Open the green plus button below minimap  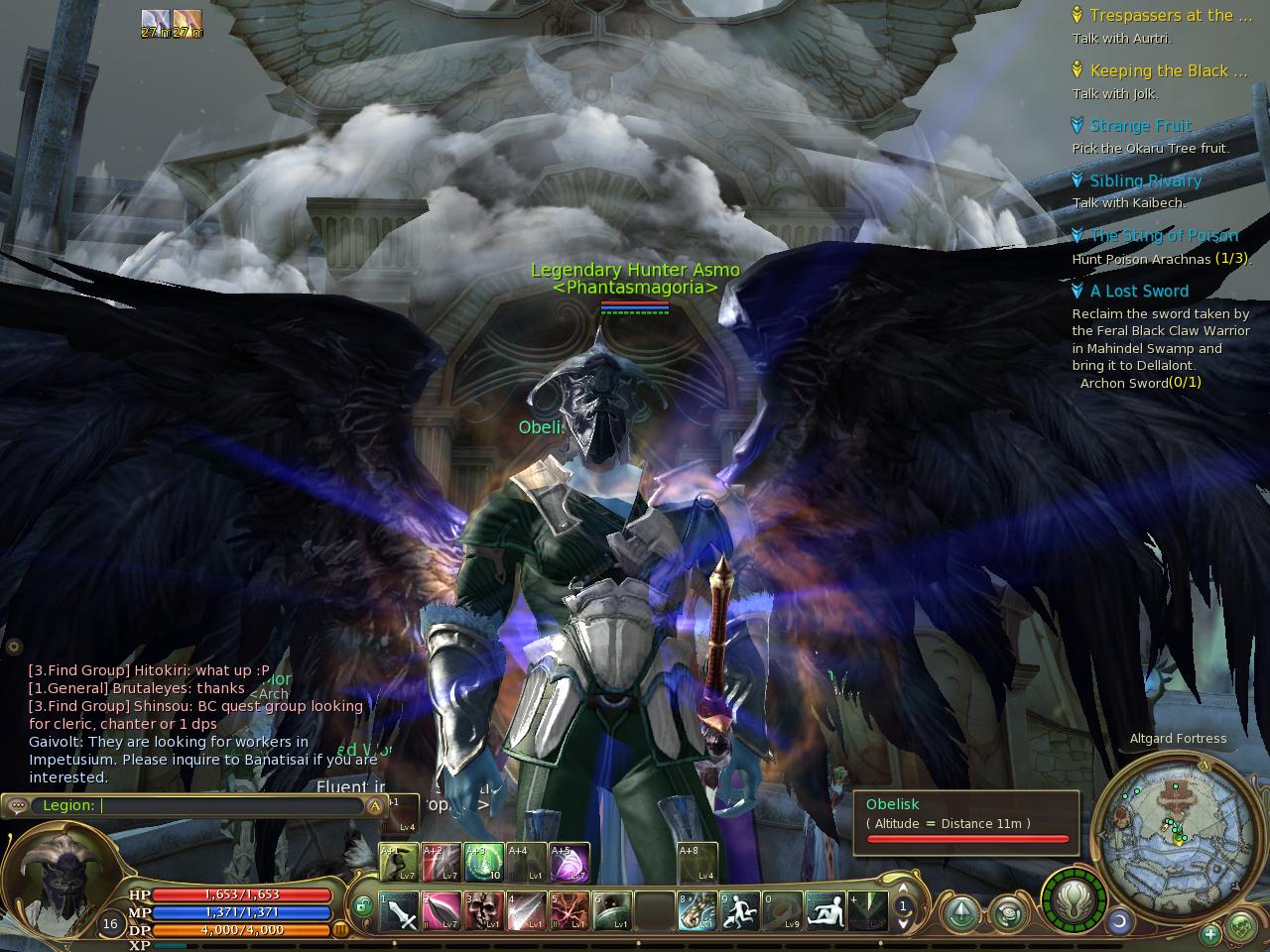pyautogui.click(x=1210, y=934)
